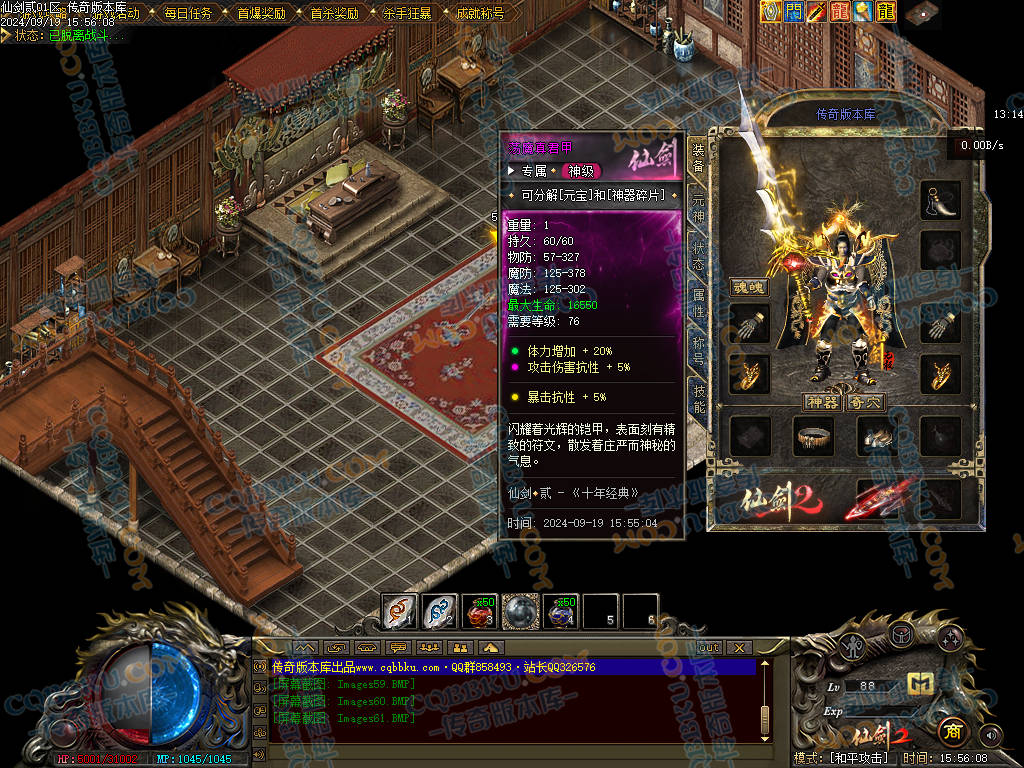Open the 神器 artifact panel
Image resolution: width=1024 pixels, height=768 pixels.
click(x=820, y=402)
